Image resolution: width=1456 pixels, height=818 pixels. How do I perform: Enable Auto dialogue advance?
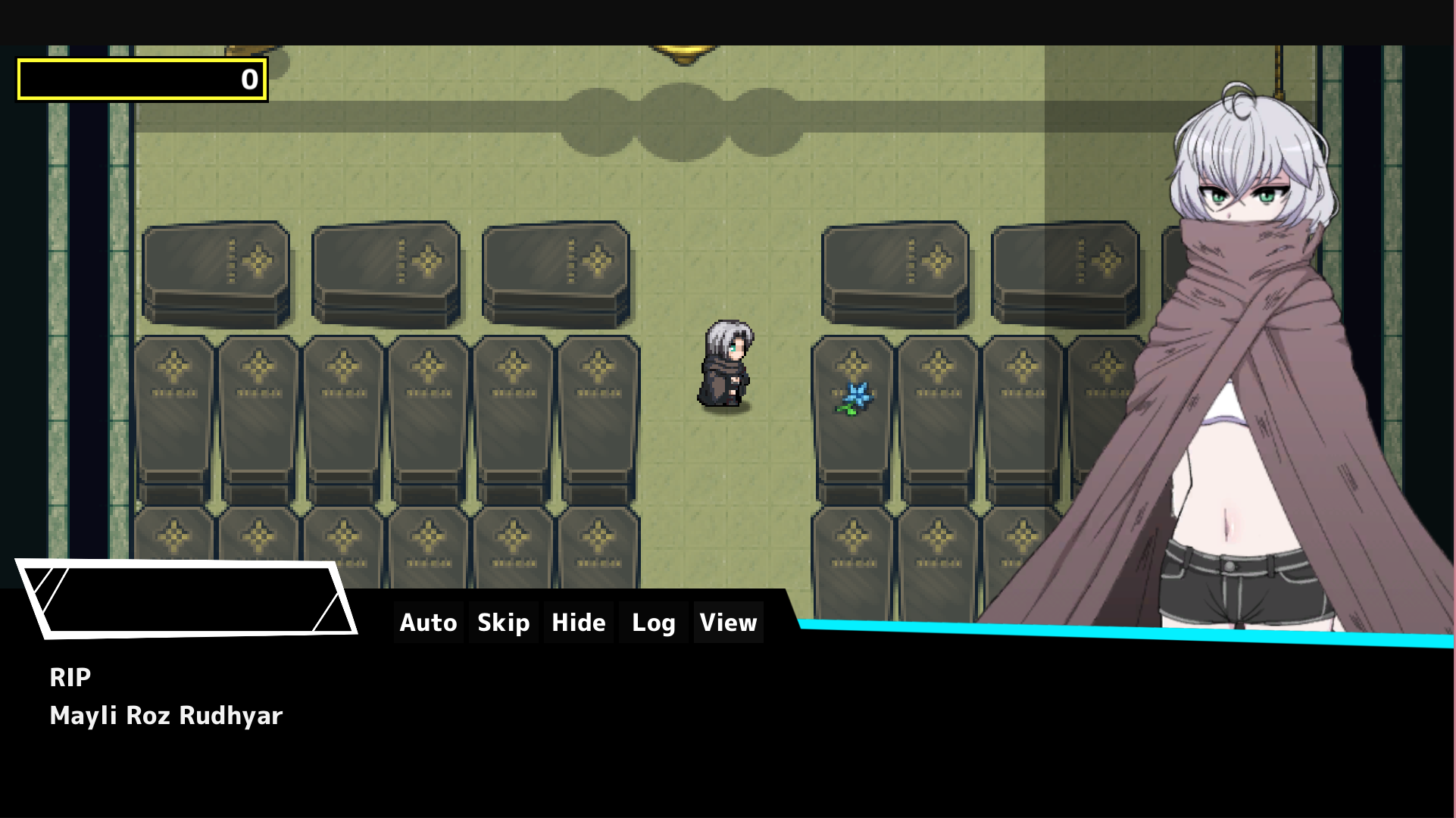tap(428, 623)
